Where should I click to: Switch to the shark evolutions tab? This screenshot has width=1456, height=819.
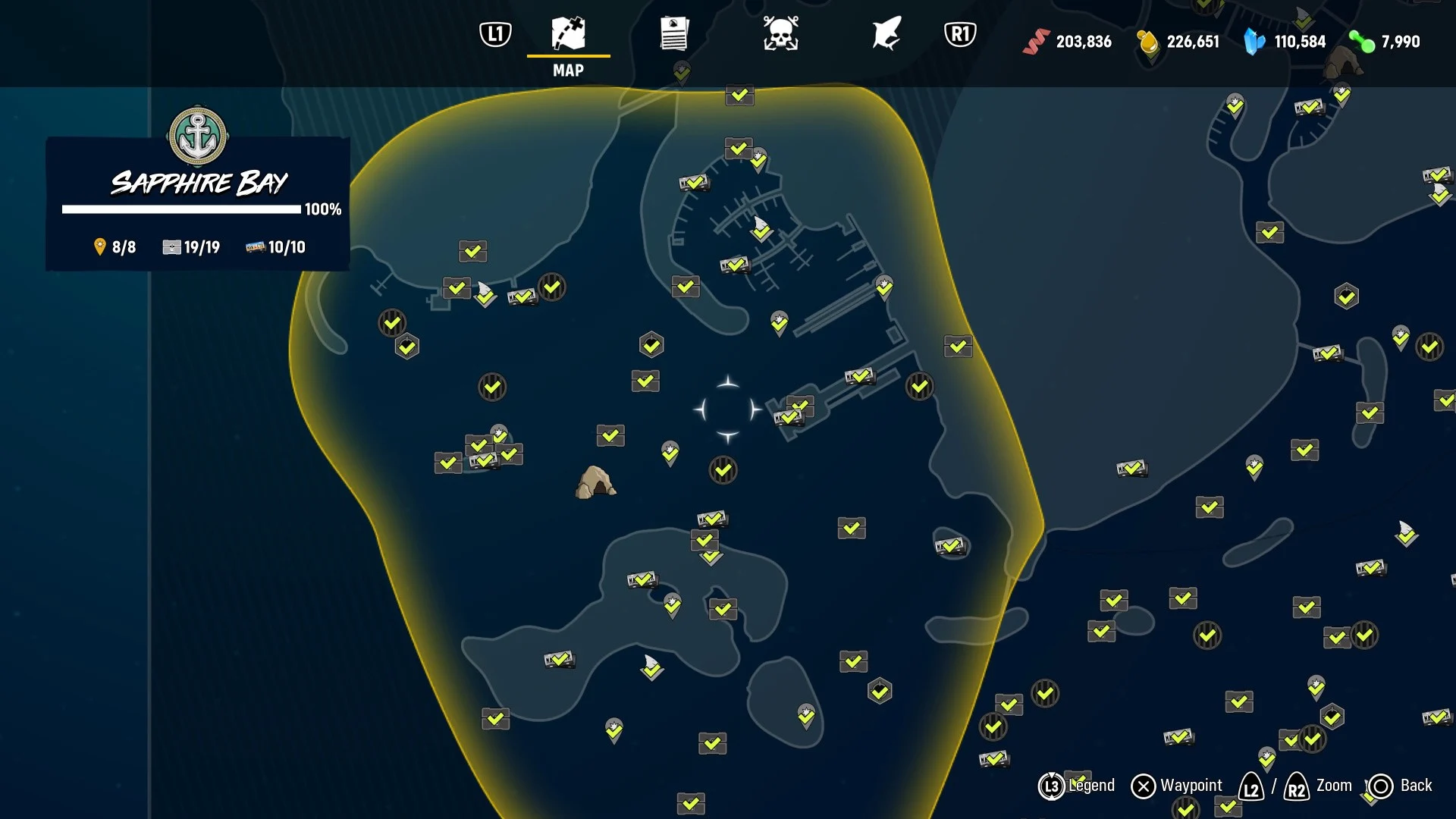(x=886, y=34)
